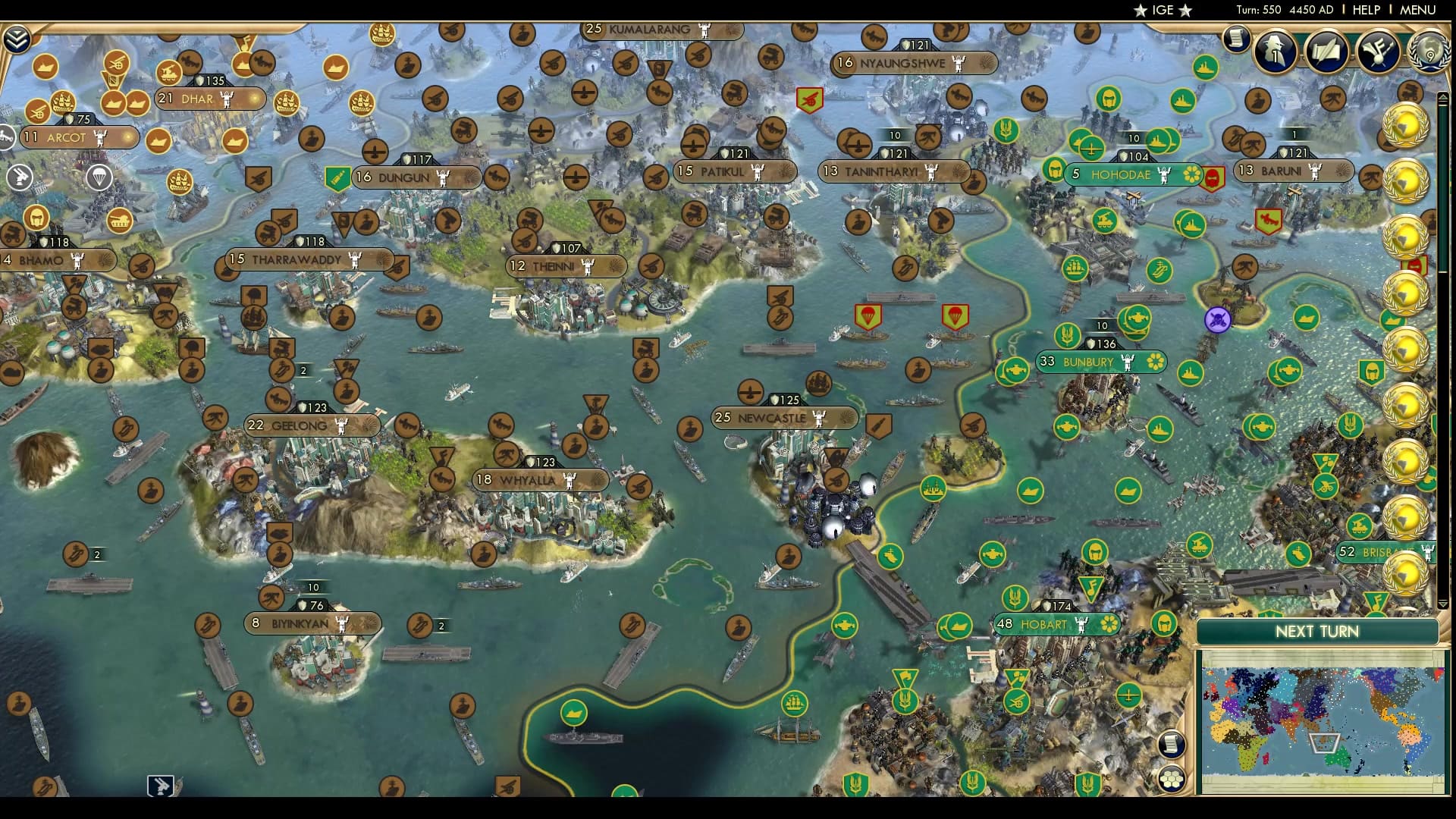Open the MENU item at top right

tap(1420, 11)
